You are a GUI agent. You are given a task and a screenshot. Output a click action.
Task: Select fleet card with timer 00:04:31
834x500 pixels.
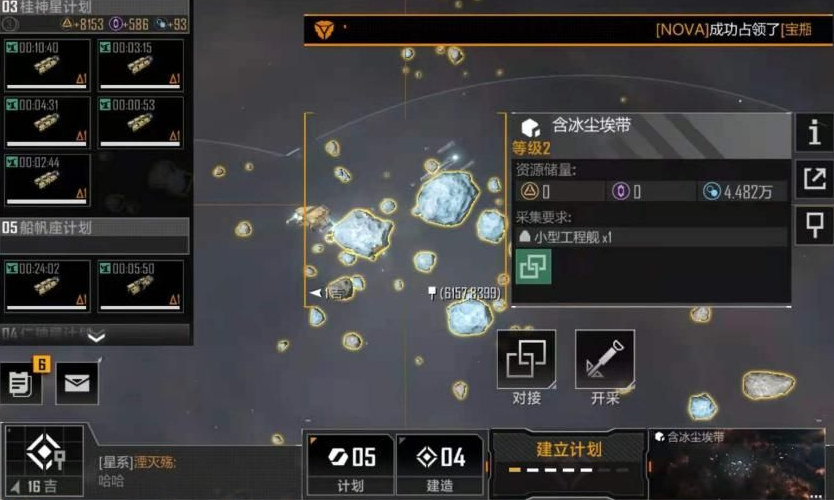(47, 122)
